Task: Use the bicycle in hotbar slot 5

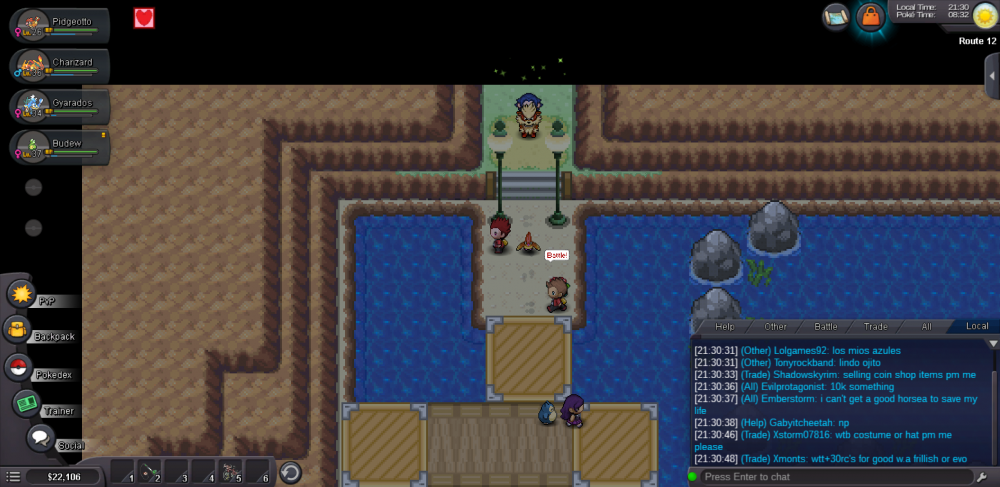Action: (230, 472)
